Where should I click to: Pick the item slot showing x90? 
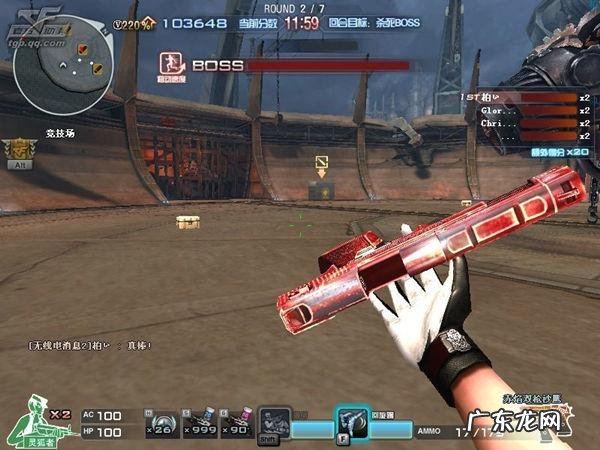(x=237, y=424)
